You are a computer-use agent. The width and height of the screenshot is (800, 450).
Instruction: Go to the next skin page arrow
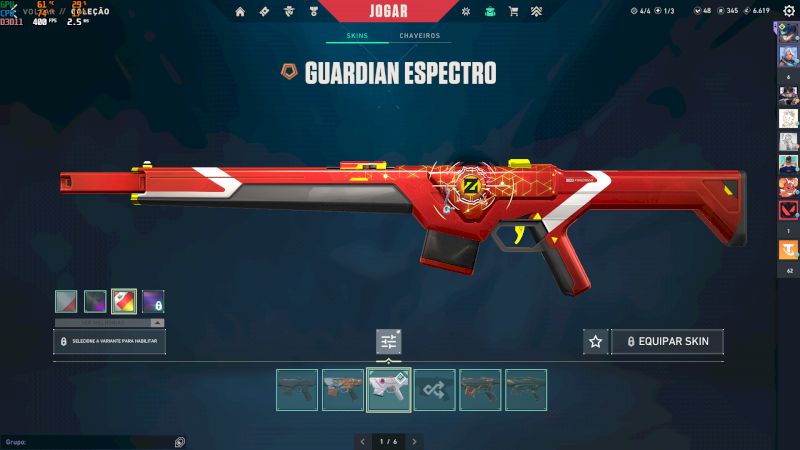415,441
